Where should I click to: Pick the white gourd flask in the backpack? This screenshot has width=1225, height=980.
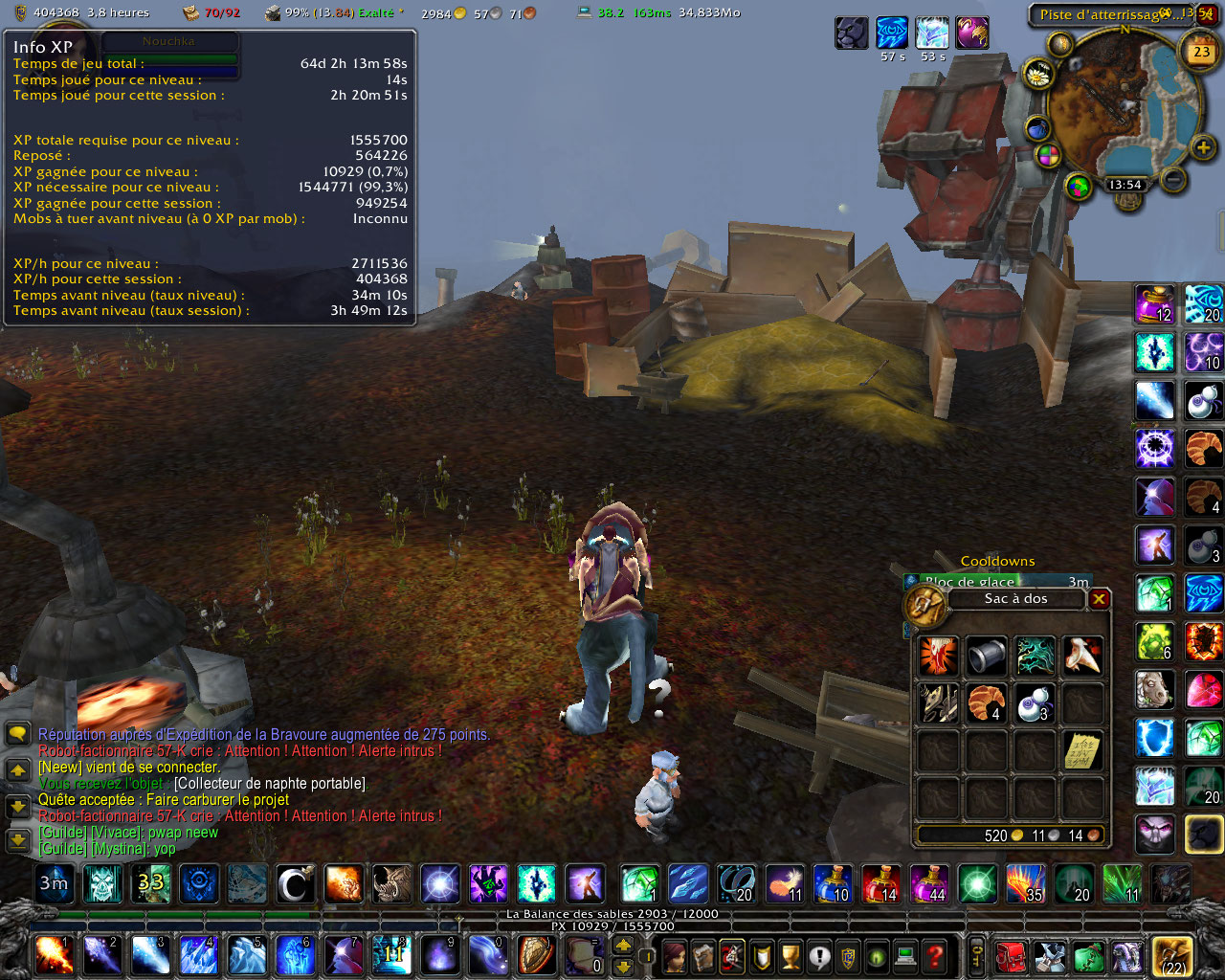click(1035, 703)
